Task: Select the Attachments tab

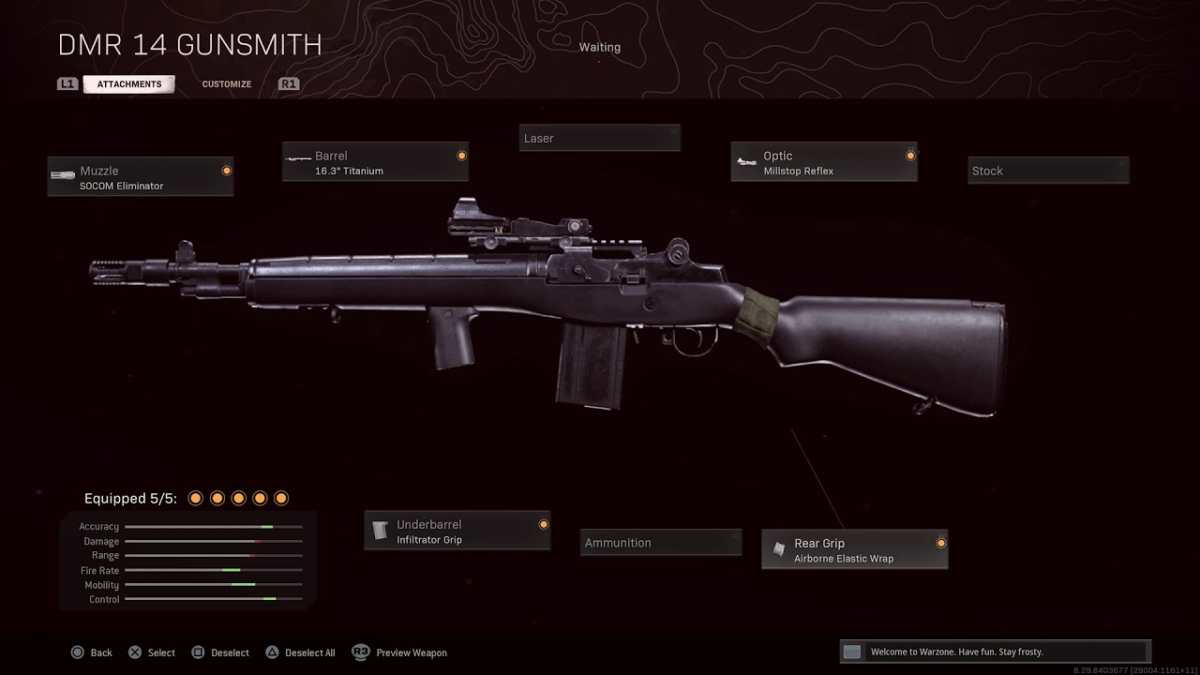Action: click(x=129, y=84)
